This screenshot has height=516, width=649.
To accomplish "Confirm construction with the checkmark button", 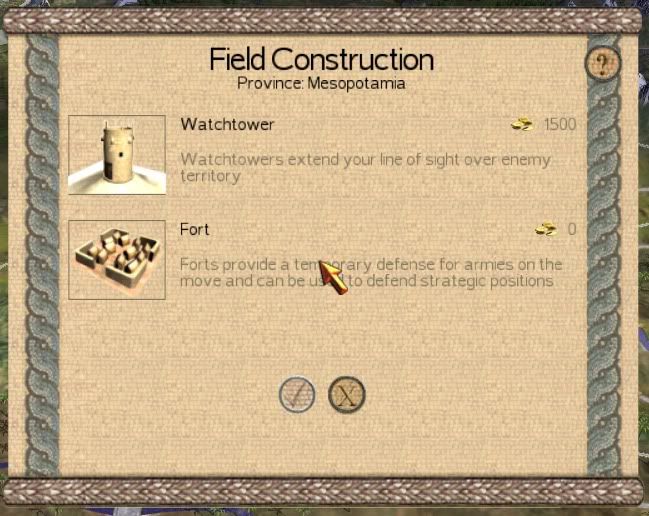I will (x=297, y=395).
